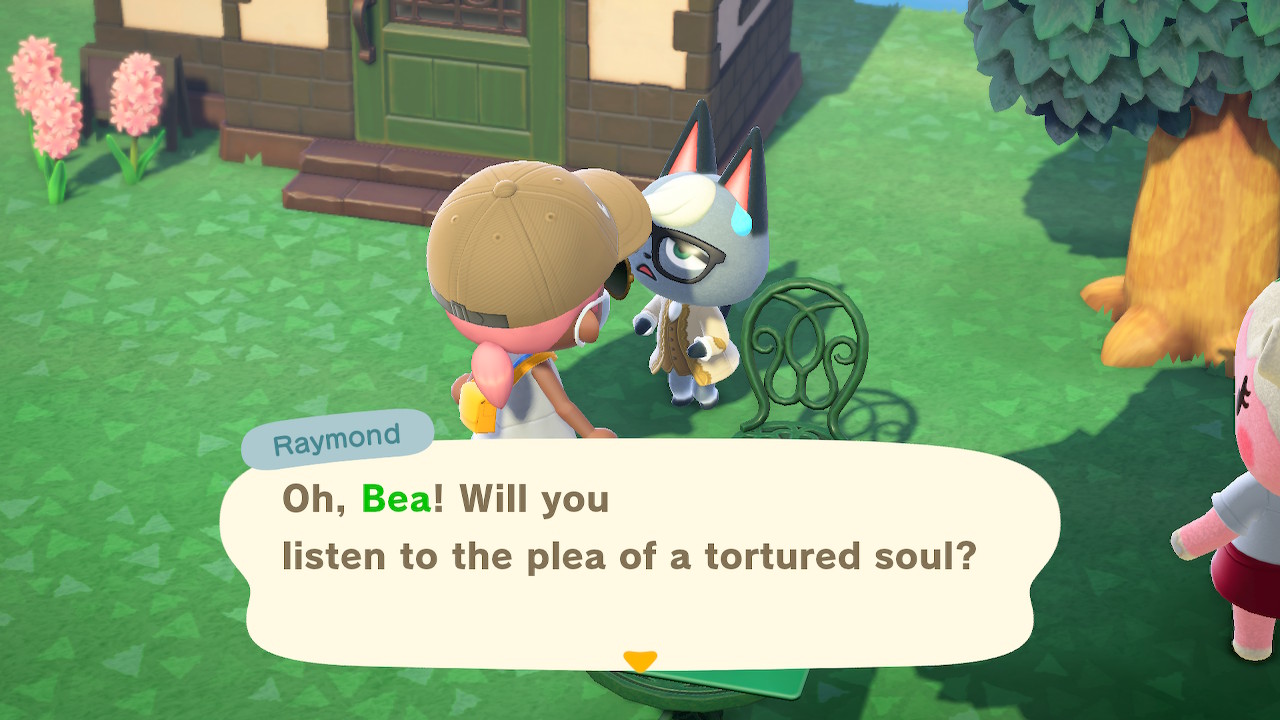Click Raymond's speech bubble text box
The height and width of the screenshot is (720, 1280).
(x=640, y=552)
